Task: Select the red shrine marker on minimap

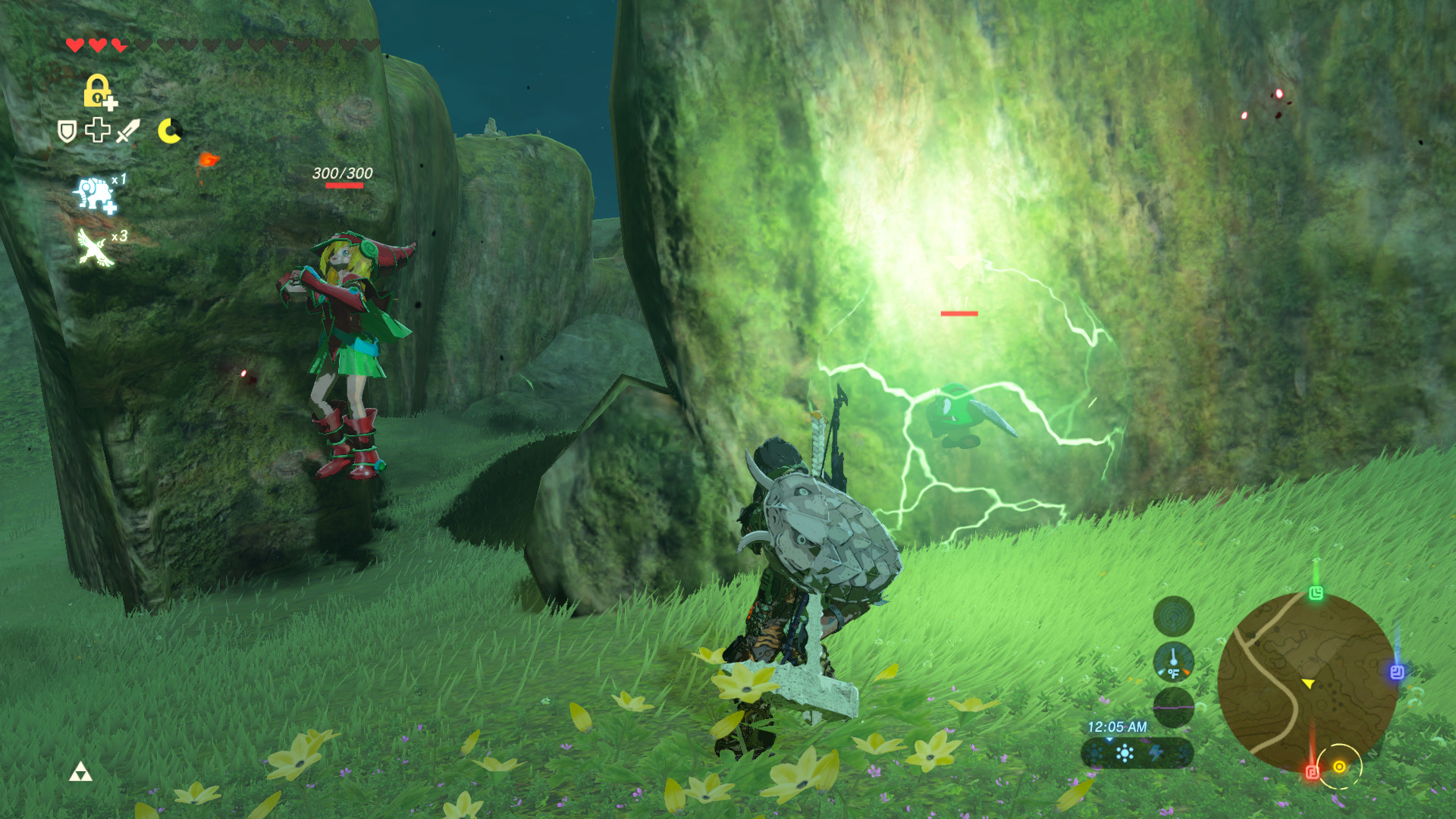Action: [x=1313, y=772]
